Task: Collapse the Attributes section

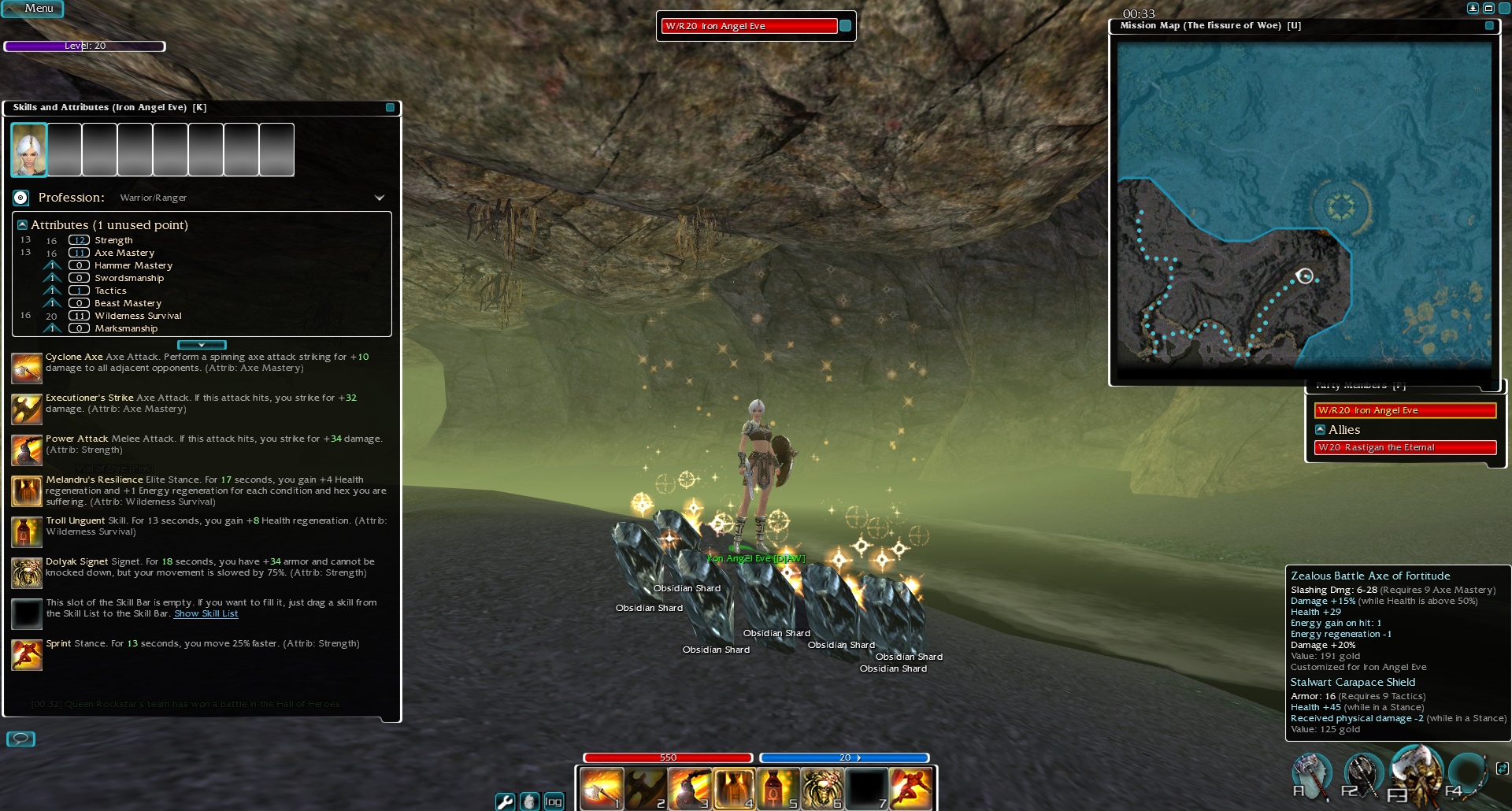Action: [22, 224]
